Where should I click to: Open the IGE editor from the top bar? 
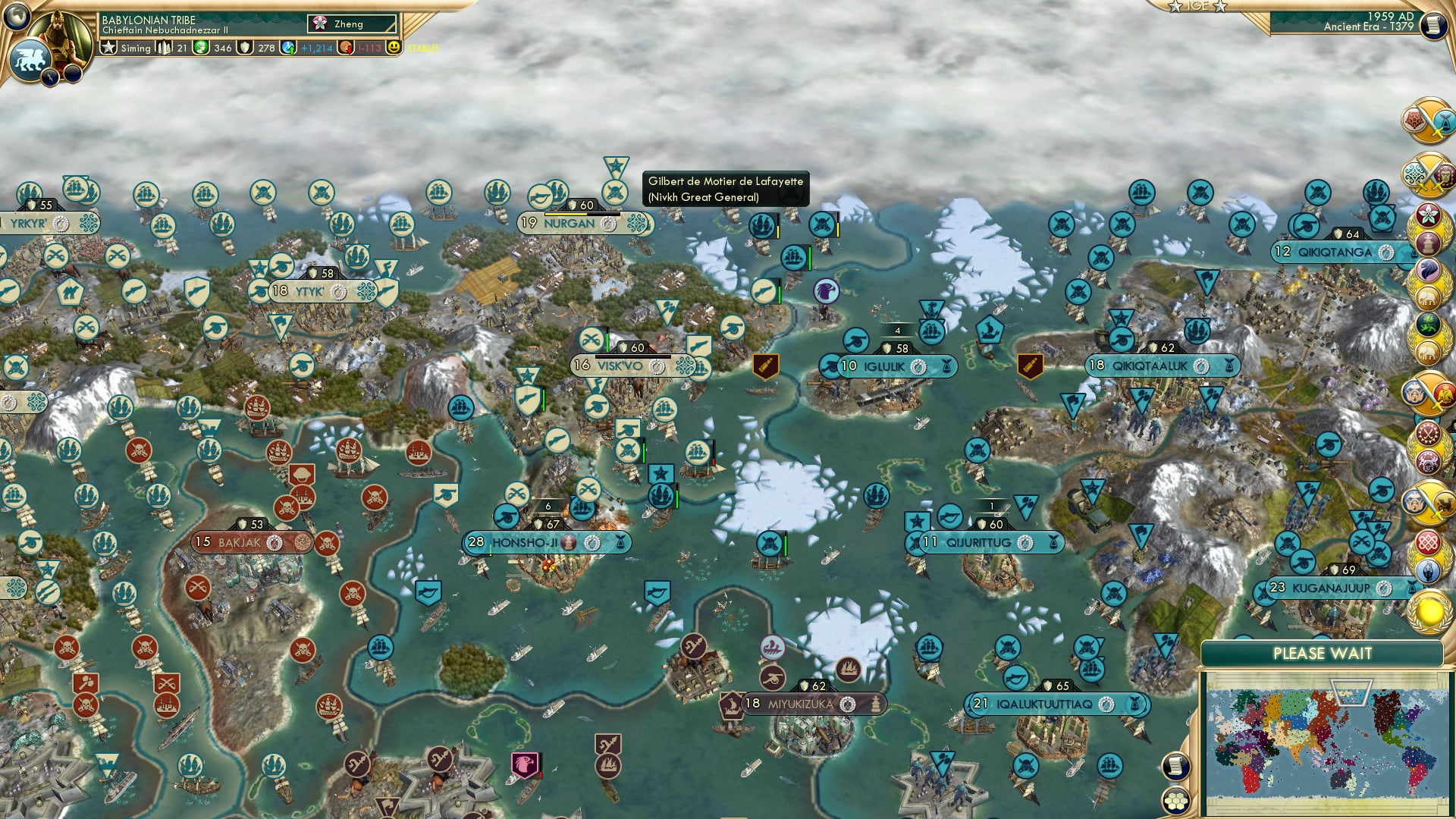[x=1197, y=7]
